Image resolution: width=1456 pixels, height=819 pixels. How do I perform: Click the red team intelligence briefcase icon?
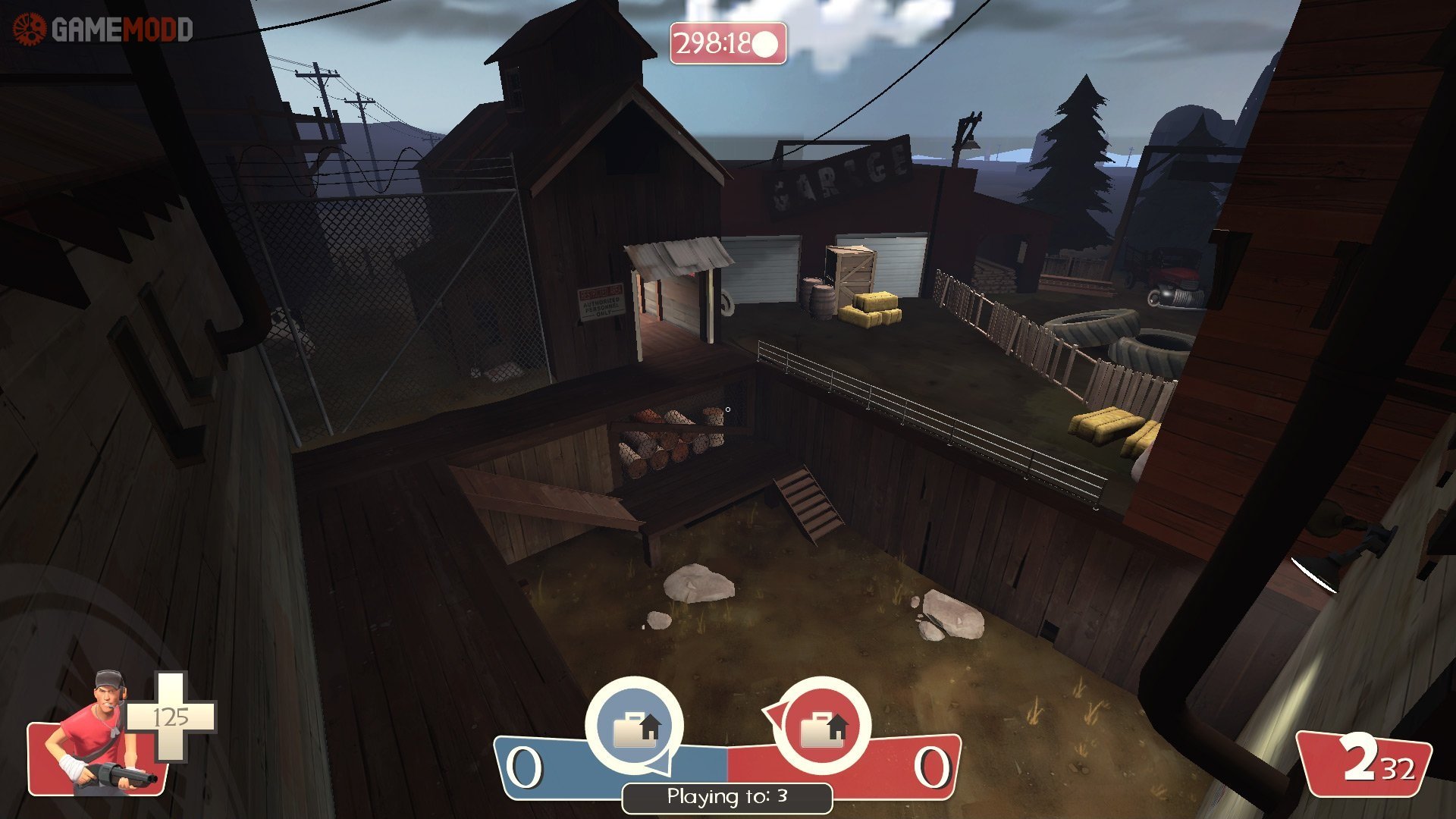coord(823,726)
